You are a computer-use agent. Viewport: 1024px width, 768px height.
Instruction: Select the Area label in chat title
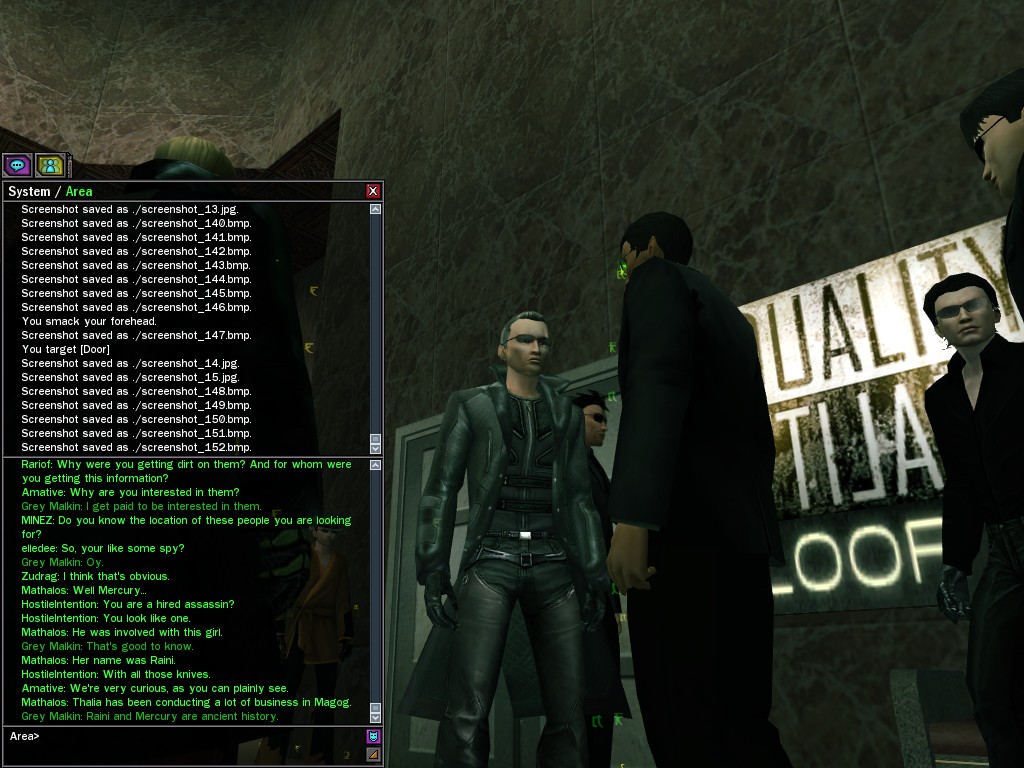79,191
